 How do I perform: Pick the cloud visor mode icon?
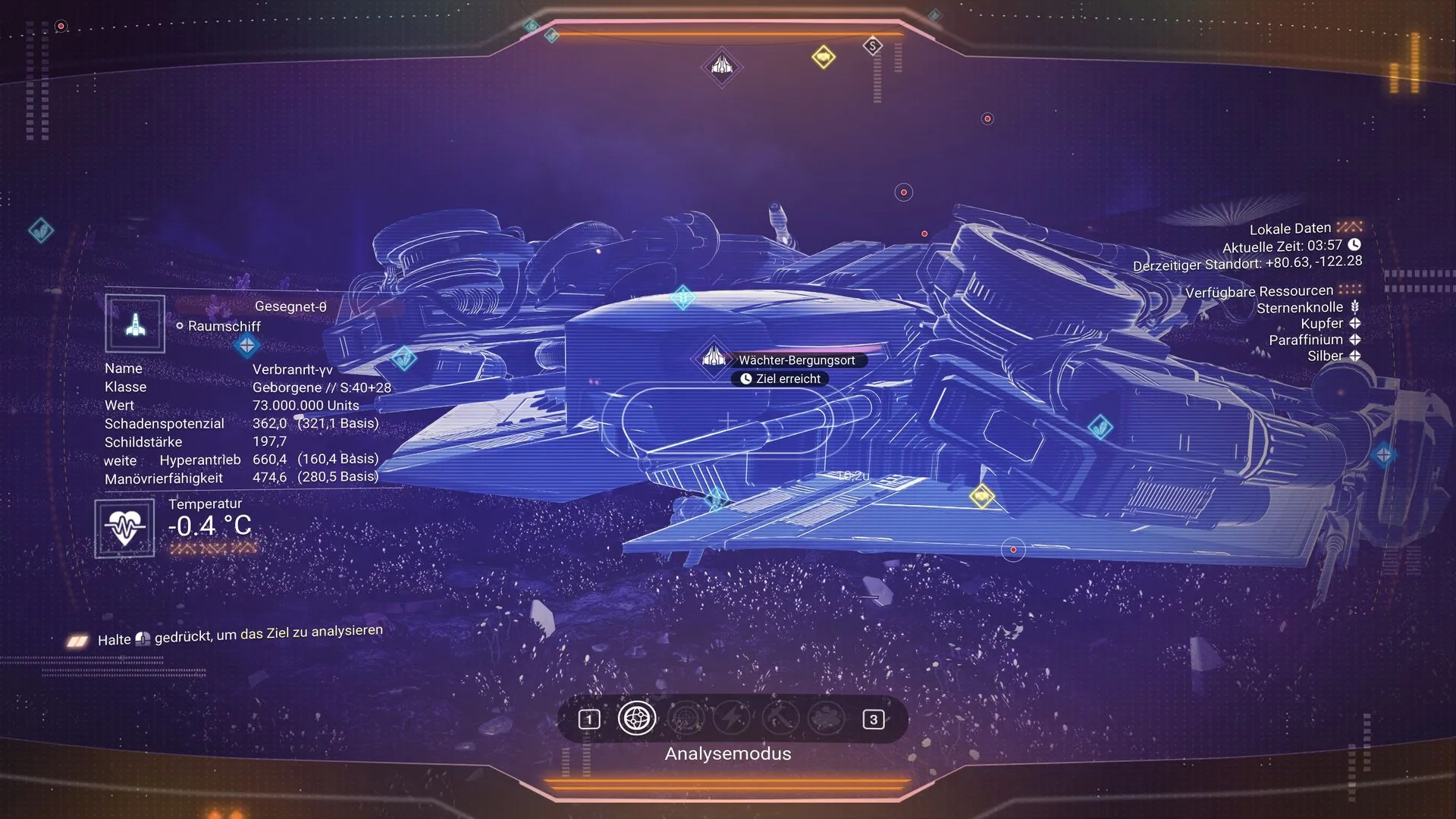(827, 718)
